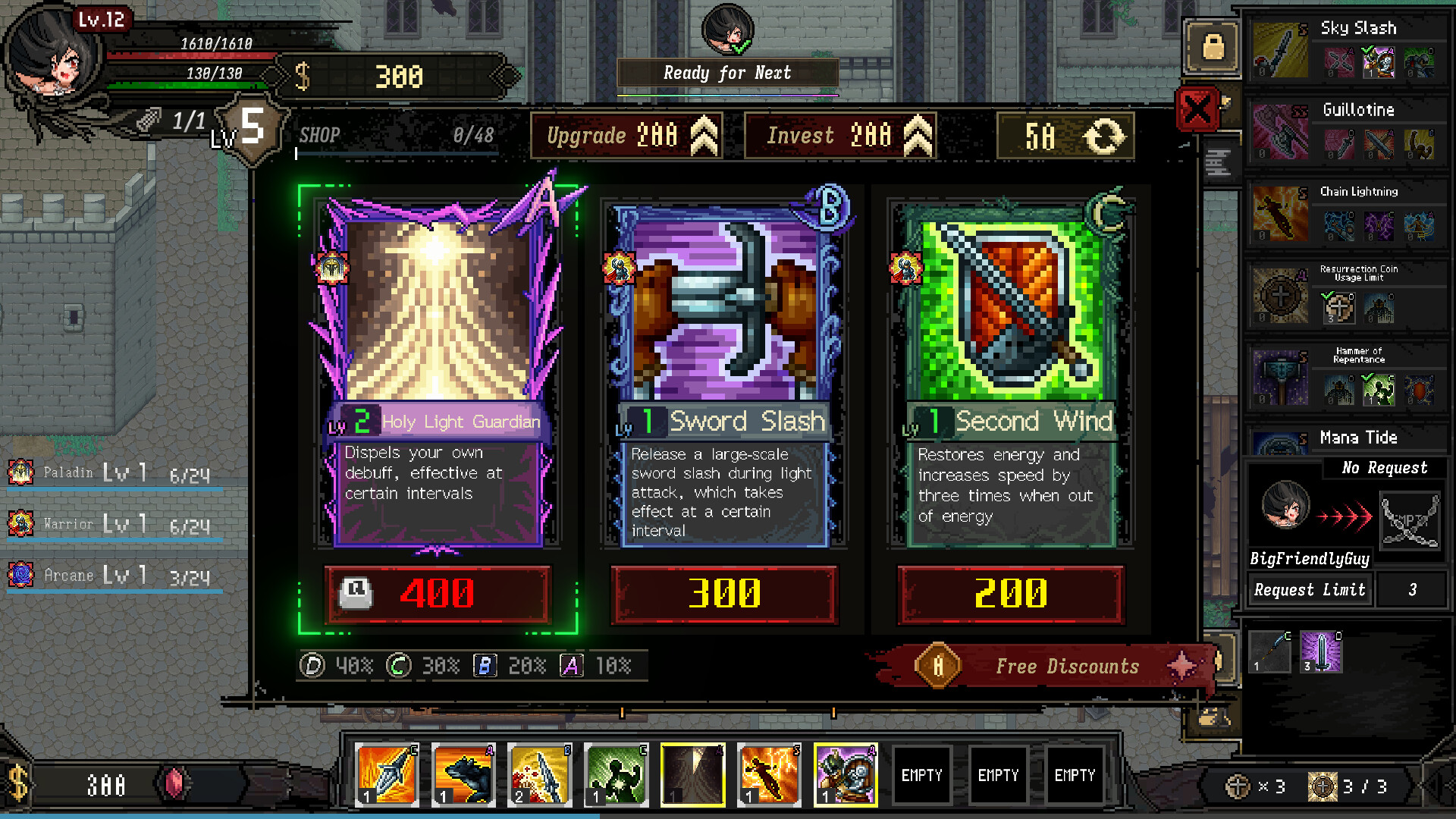Click the Resurrection Coin Usage Limit icon
The height and width of the screenshot is (819, 1456).
1280,297
